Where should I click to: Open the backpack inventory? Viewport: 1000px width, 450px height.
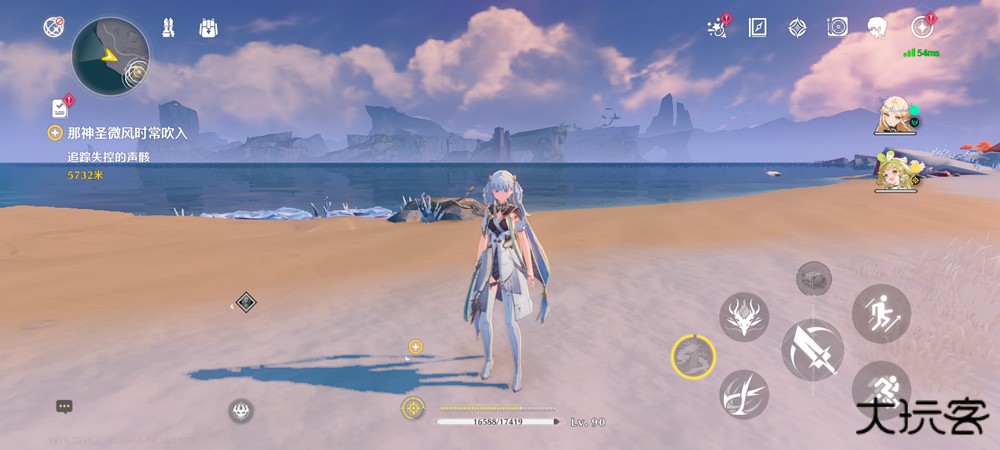[208, 28]
